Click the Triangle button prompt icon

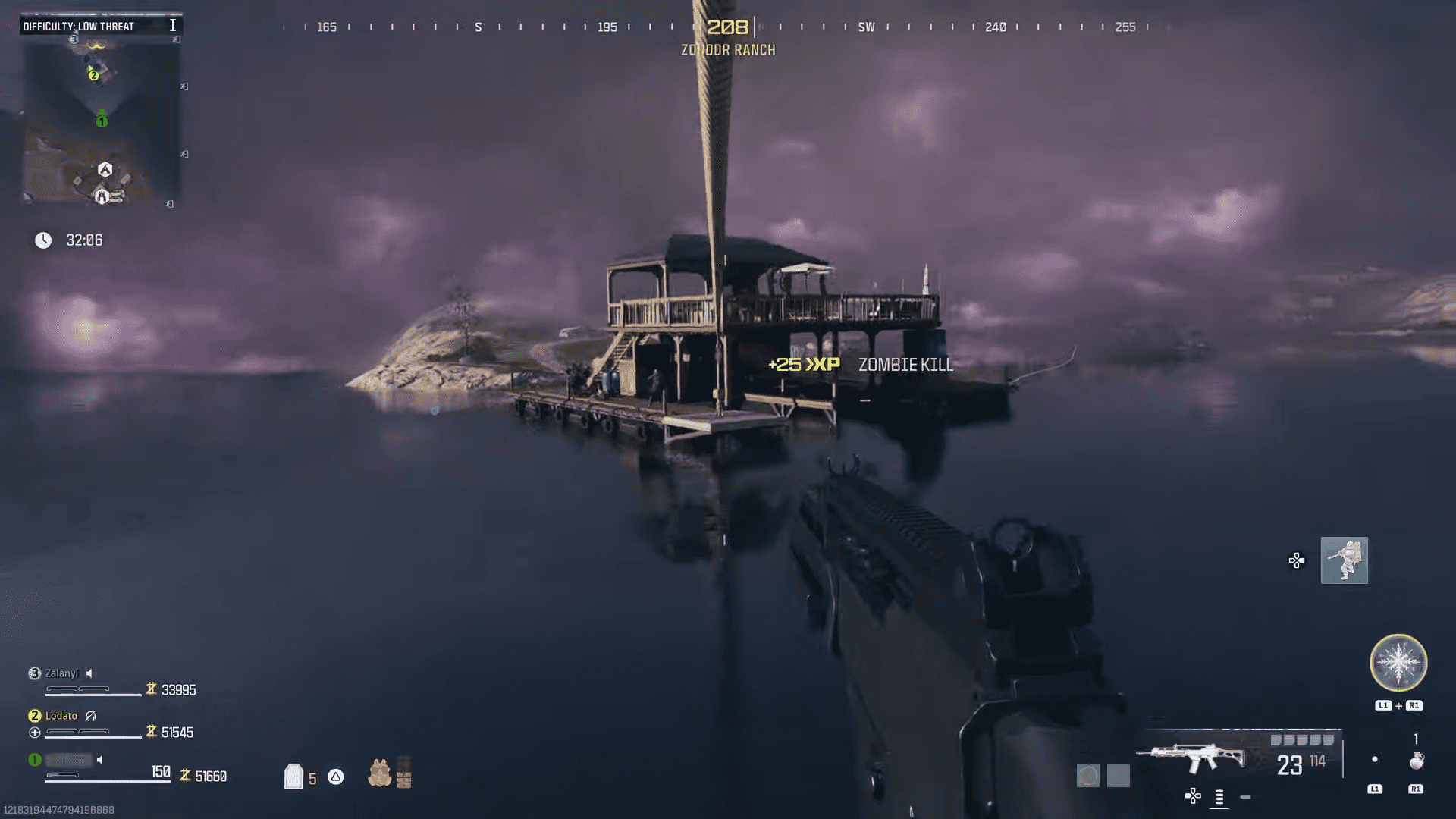tap(335, 777)
